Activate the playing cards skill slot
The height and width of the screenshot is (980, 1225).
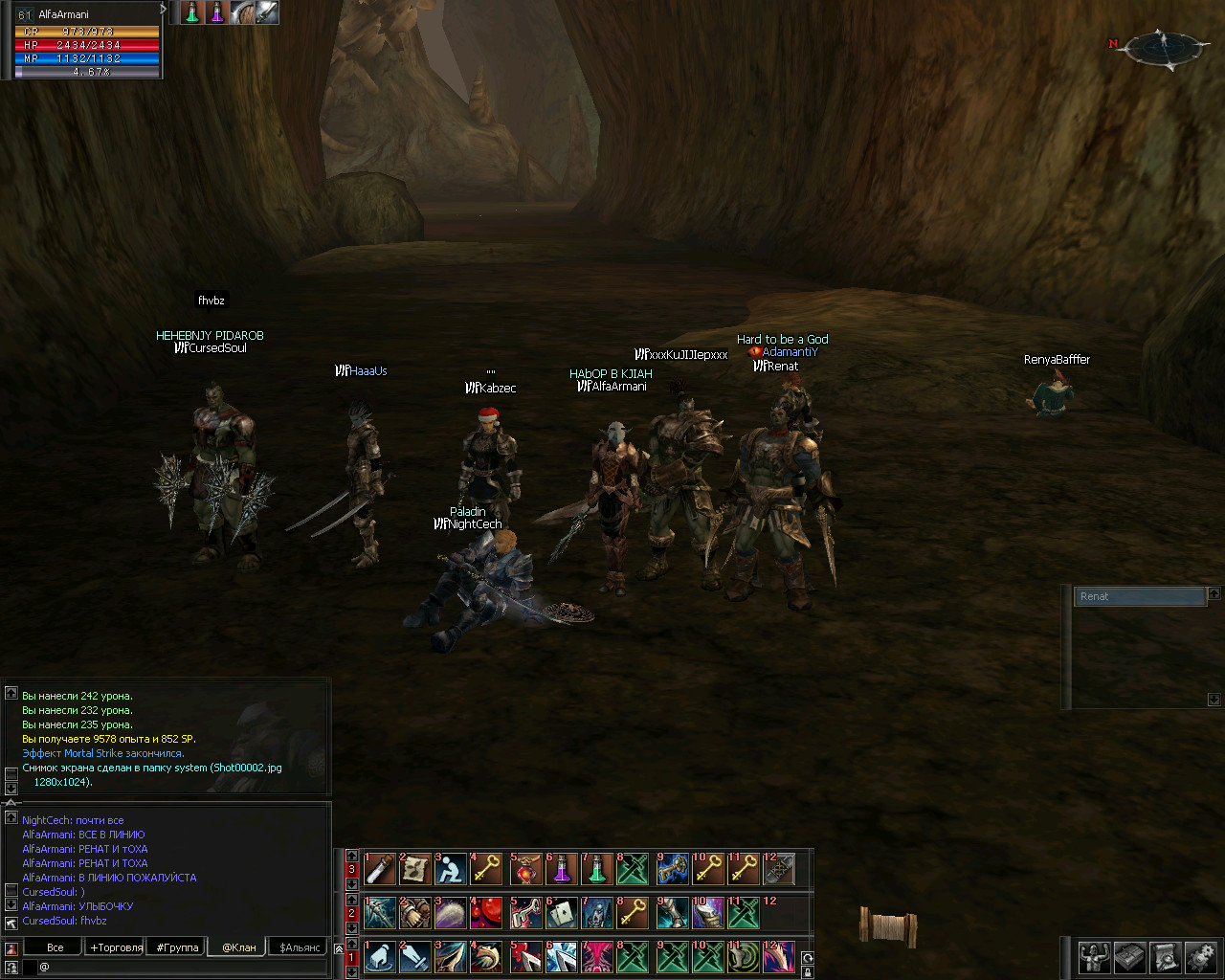(561, 913)
